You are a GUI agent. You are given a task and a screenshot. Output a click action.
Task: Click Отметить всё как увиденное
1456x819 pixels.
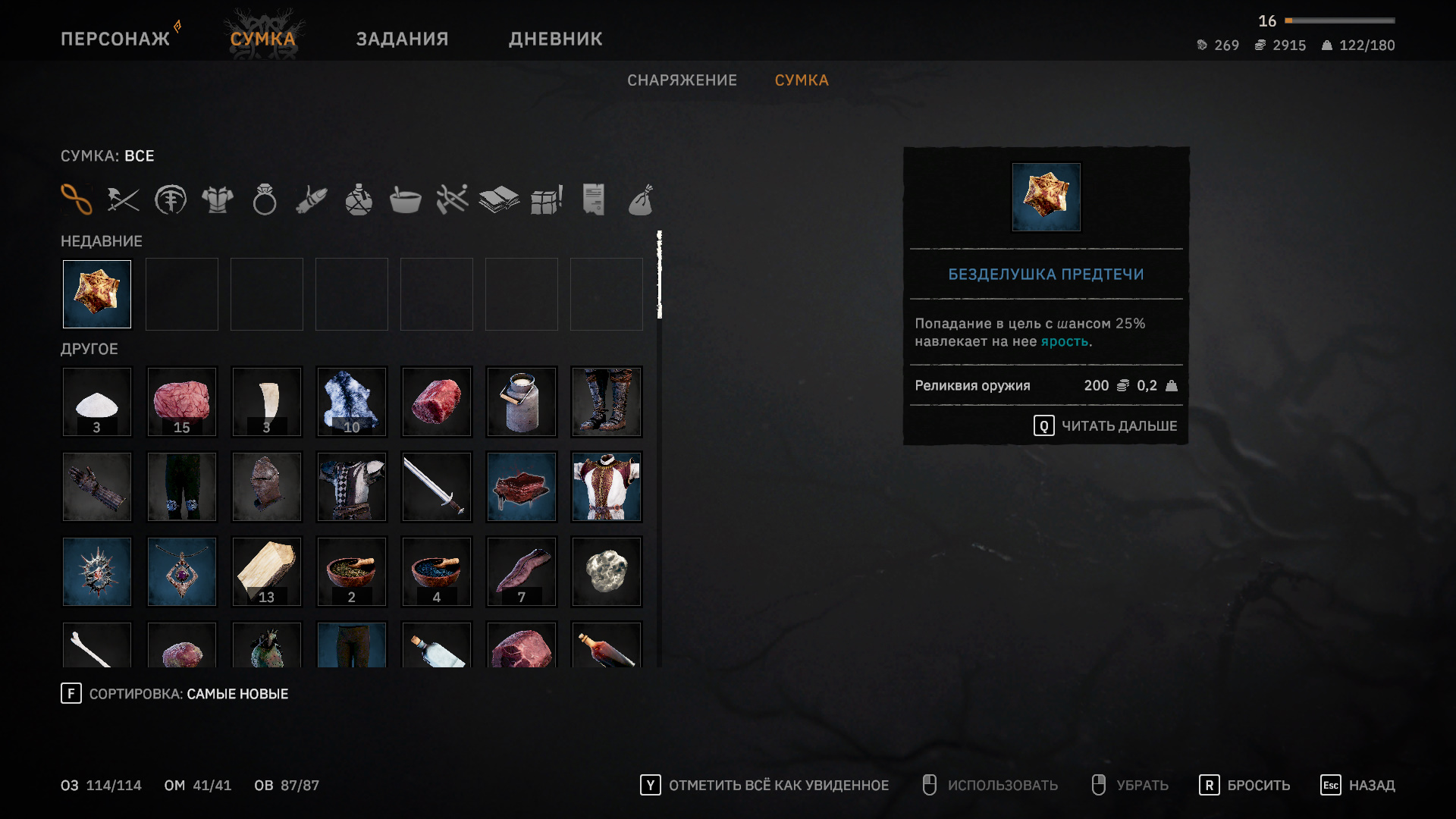tap(764, 786)
